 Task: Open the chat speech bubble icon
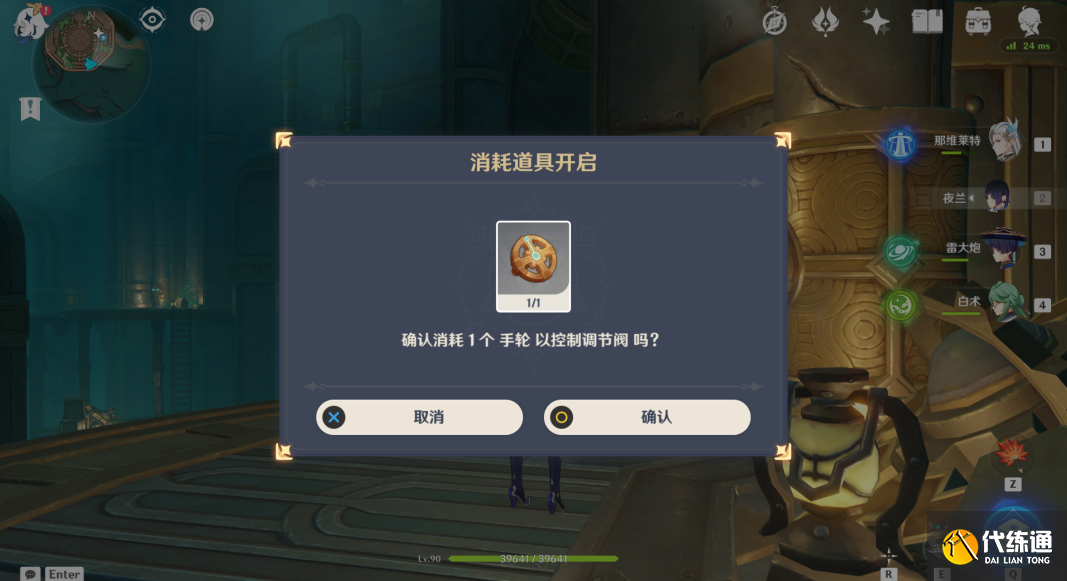(x=30, y=574)
